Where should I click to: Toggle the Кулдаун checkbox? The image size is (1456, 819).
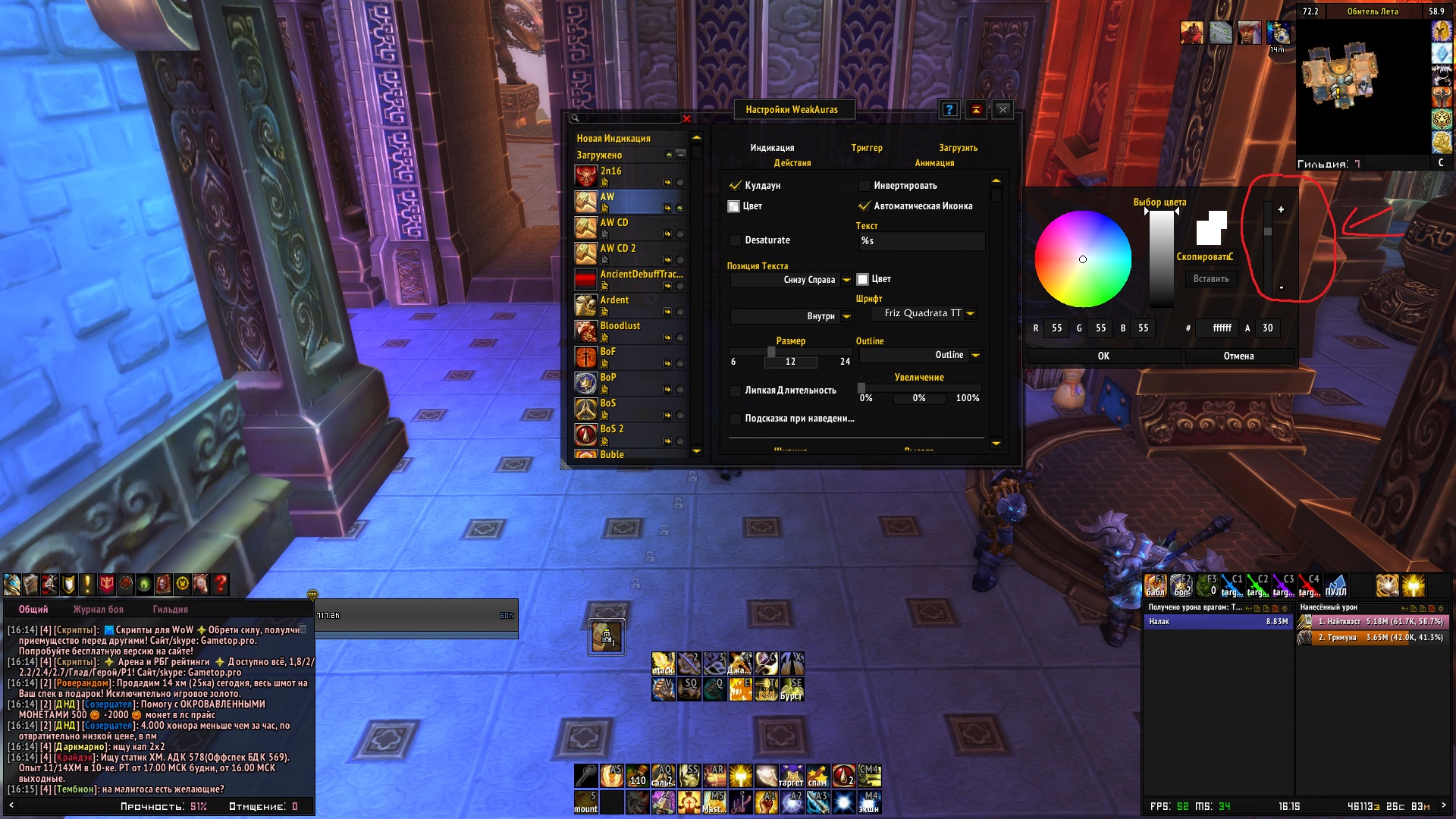coord(735,186)
